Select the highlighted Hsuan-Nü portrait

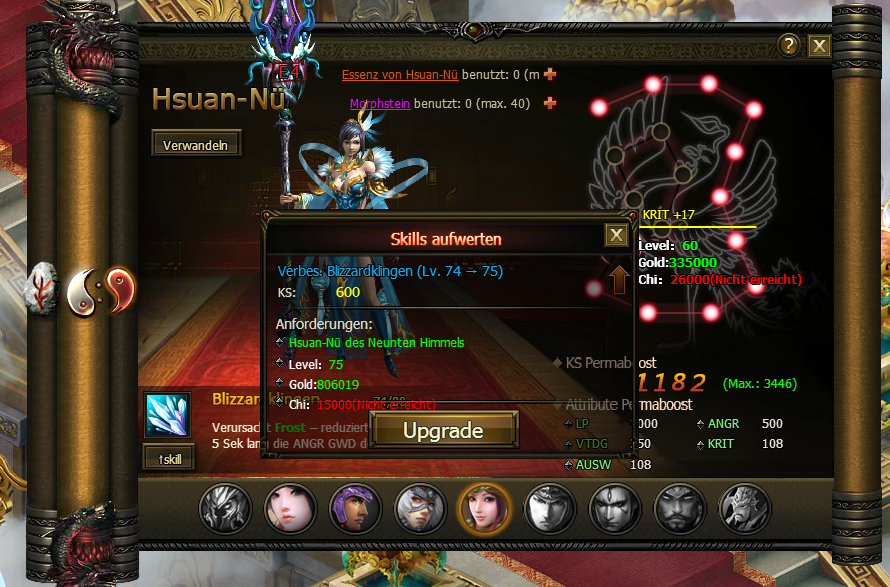(483, 507)
